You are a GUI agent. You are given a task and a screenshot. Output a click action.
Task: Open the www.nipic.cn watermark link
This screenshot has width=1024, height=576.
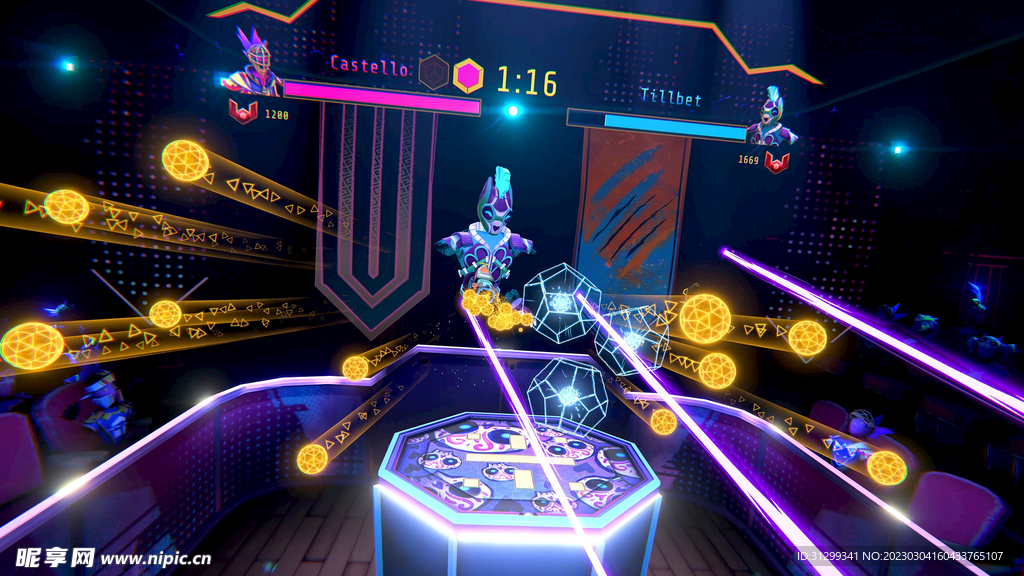click(x=155, y=558)
